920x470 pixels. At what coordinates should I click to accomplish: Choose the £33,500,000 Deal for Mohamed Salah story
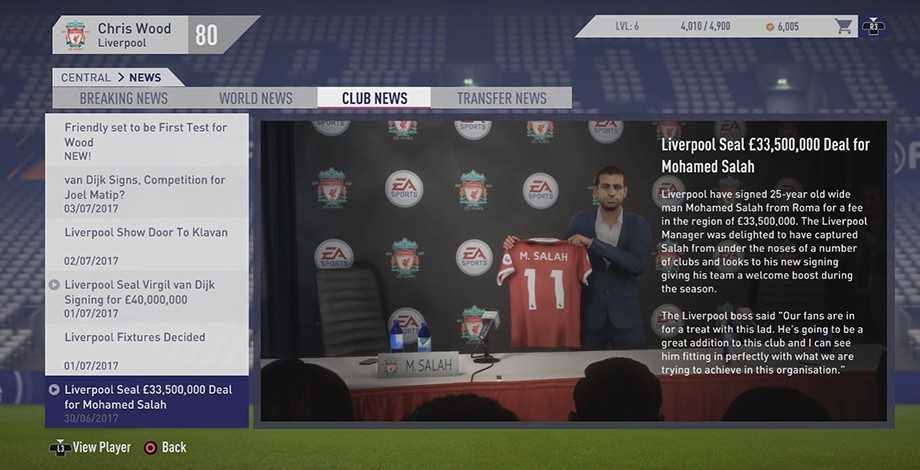[x=146, y=402]
